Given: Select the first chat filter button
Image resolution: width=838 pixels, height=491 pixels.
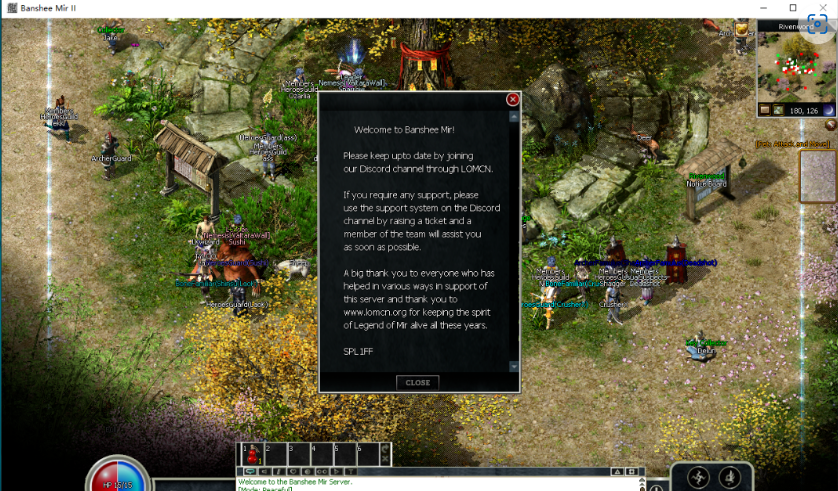Looking at the screenshot, I should pyautogui.click(x=249, y=471).
